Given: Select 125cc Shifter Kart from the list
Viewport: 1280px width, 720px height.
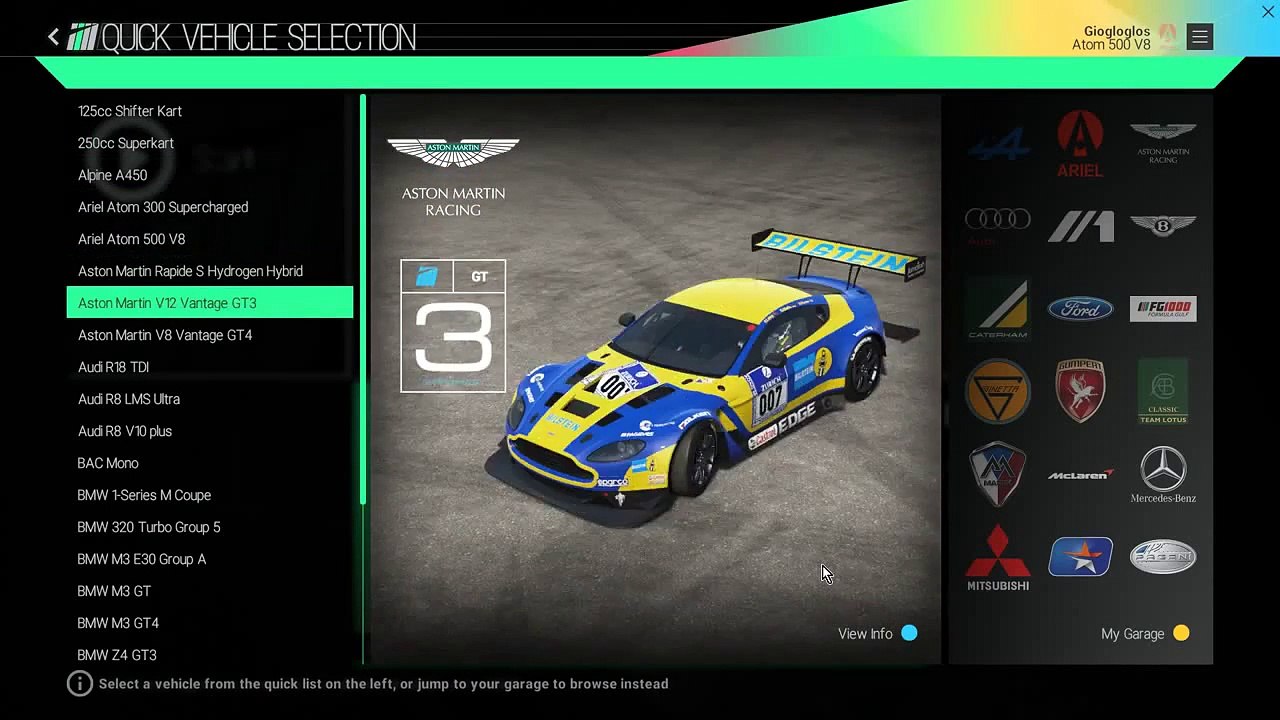Looking at the screenshot, I should tap(130, 111).
